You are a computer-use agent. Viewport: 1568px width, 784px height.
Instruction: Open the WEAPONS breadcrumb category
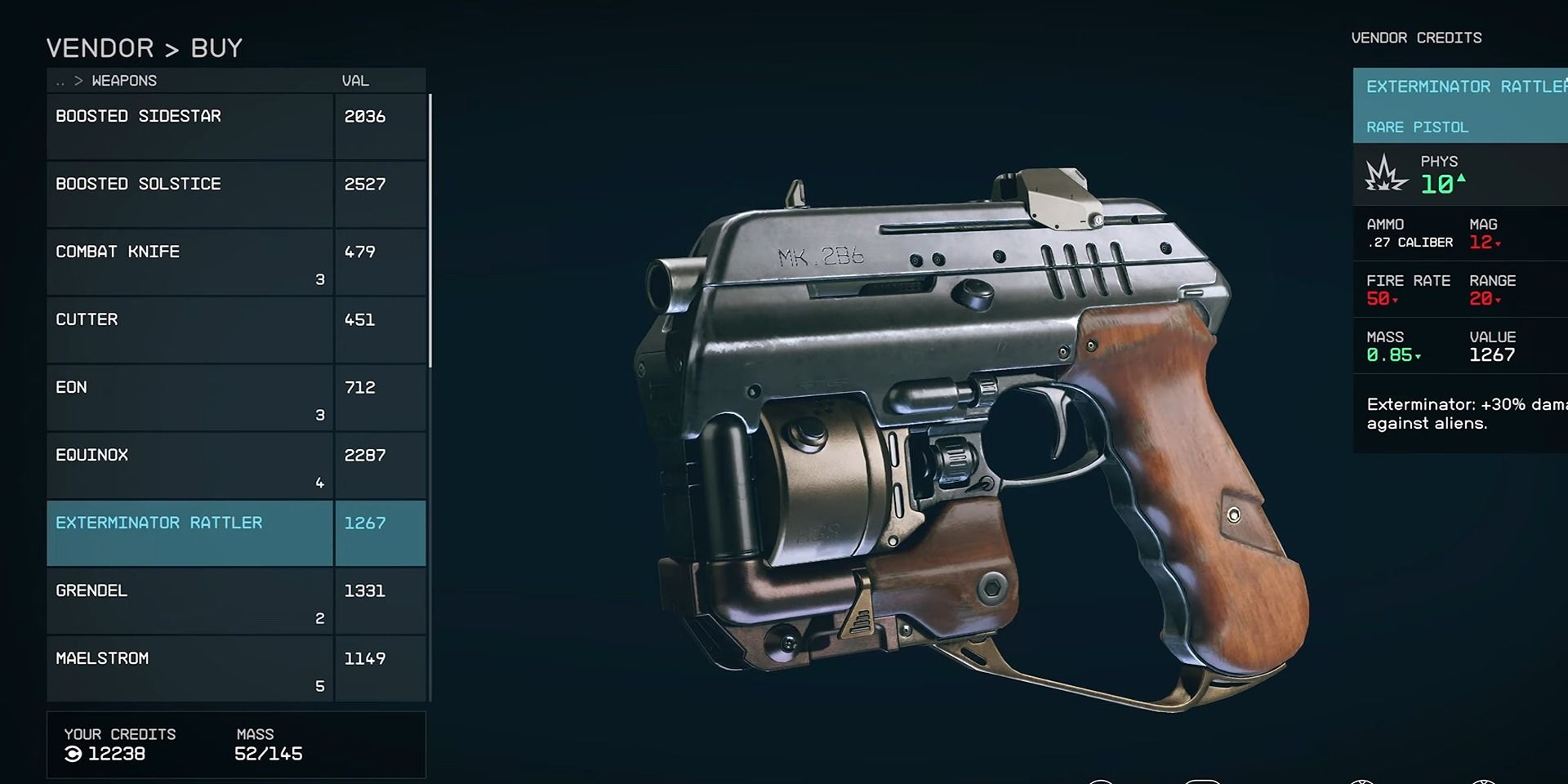(122, 80)
